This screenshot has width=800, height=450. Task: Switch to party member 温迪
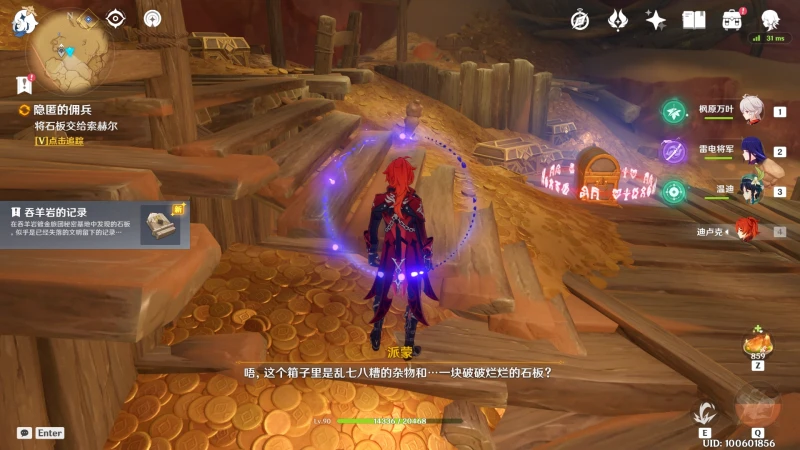point(750,191)
